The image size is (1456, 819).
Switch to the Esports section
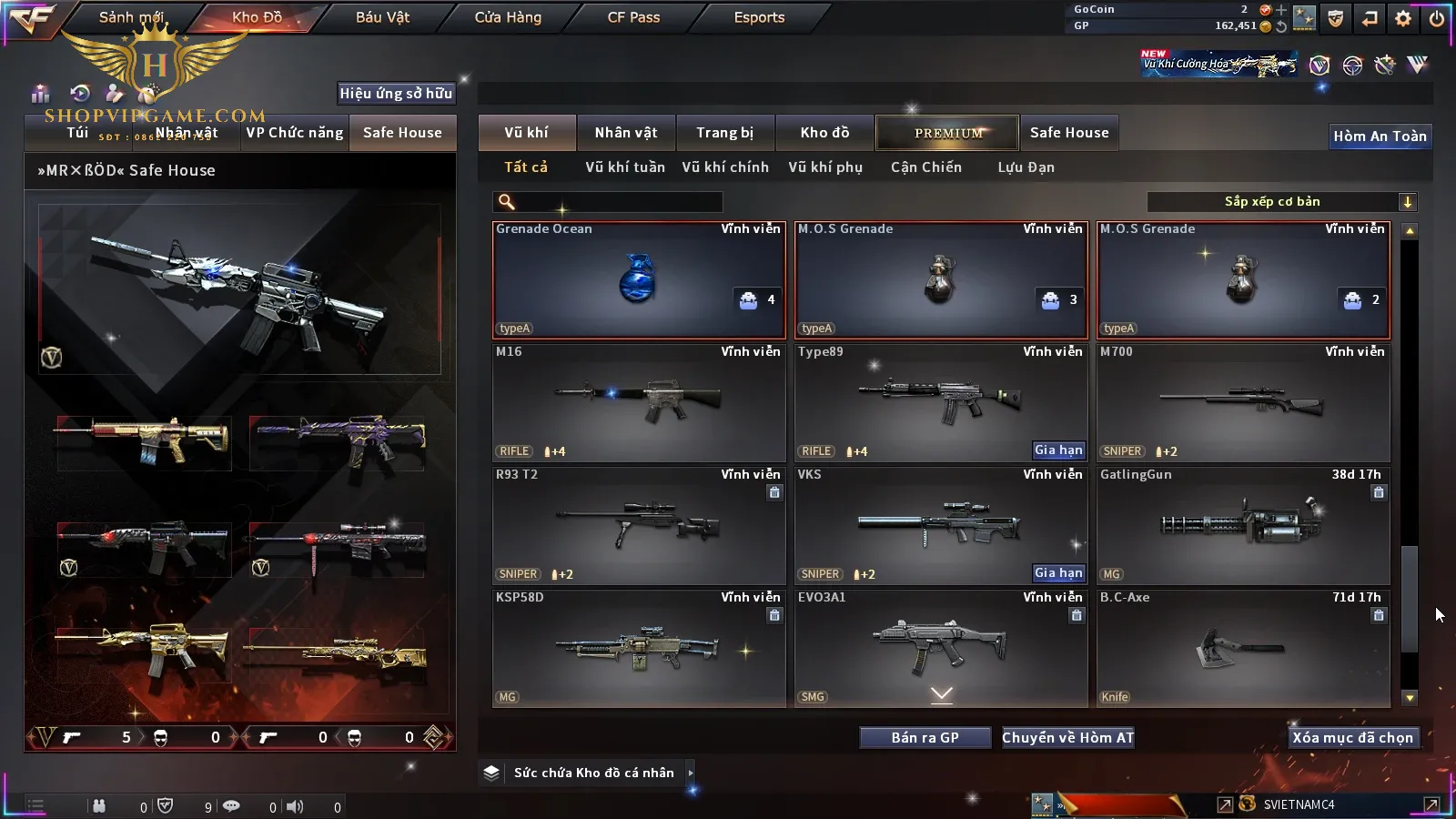(759, 17)
